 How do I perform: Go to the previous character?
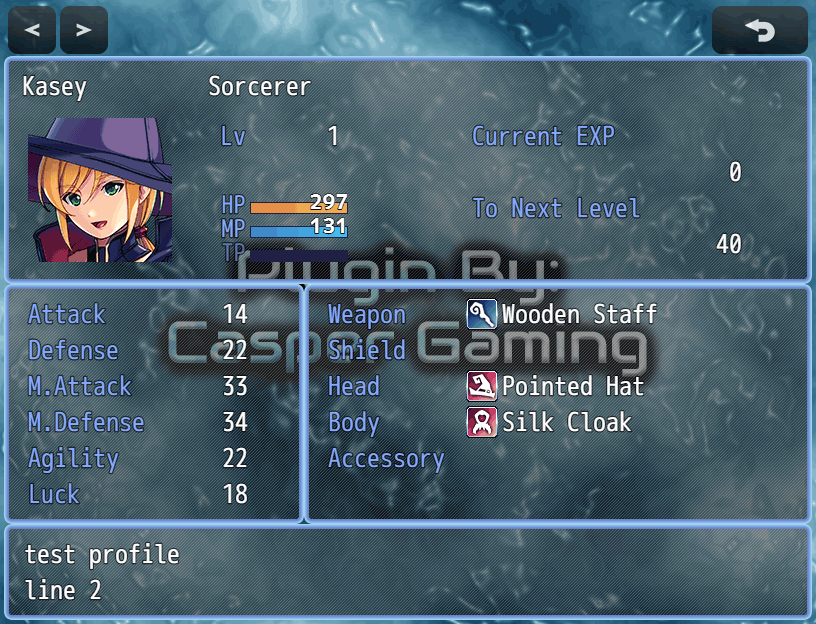click(32, 30)
